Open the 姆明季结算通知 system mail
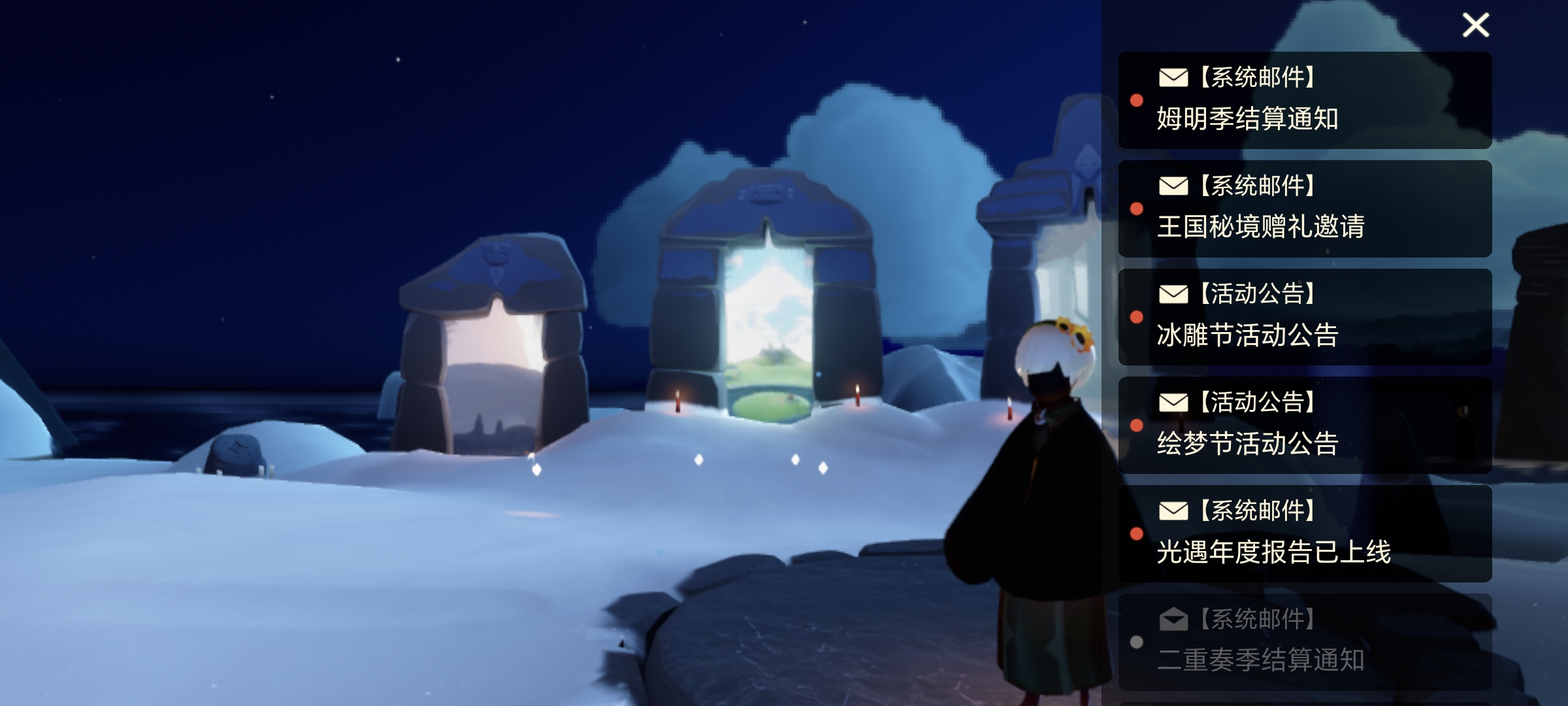Viewport: 1568px width, 706px height. click(x=1305, y=100)
